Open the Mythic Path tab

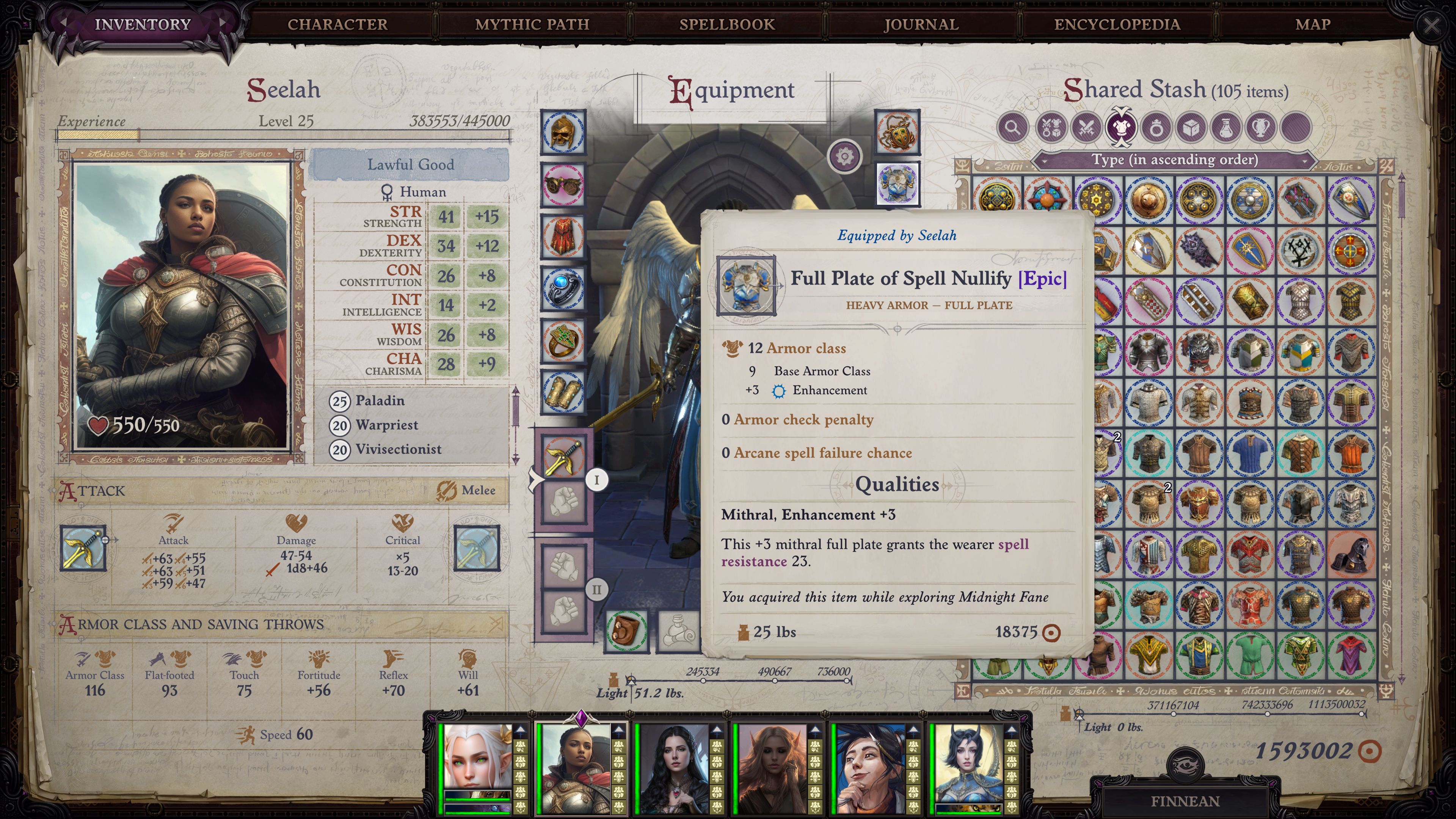tap(532, 24)
